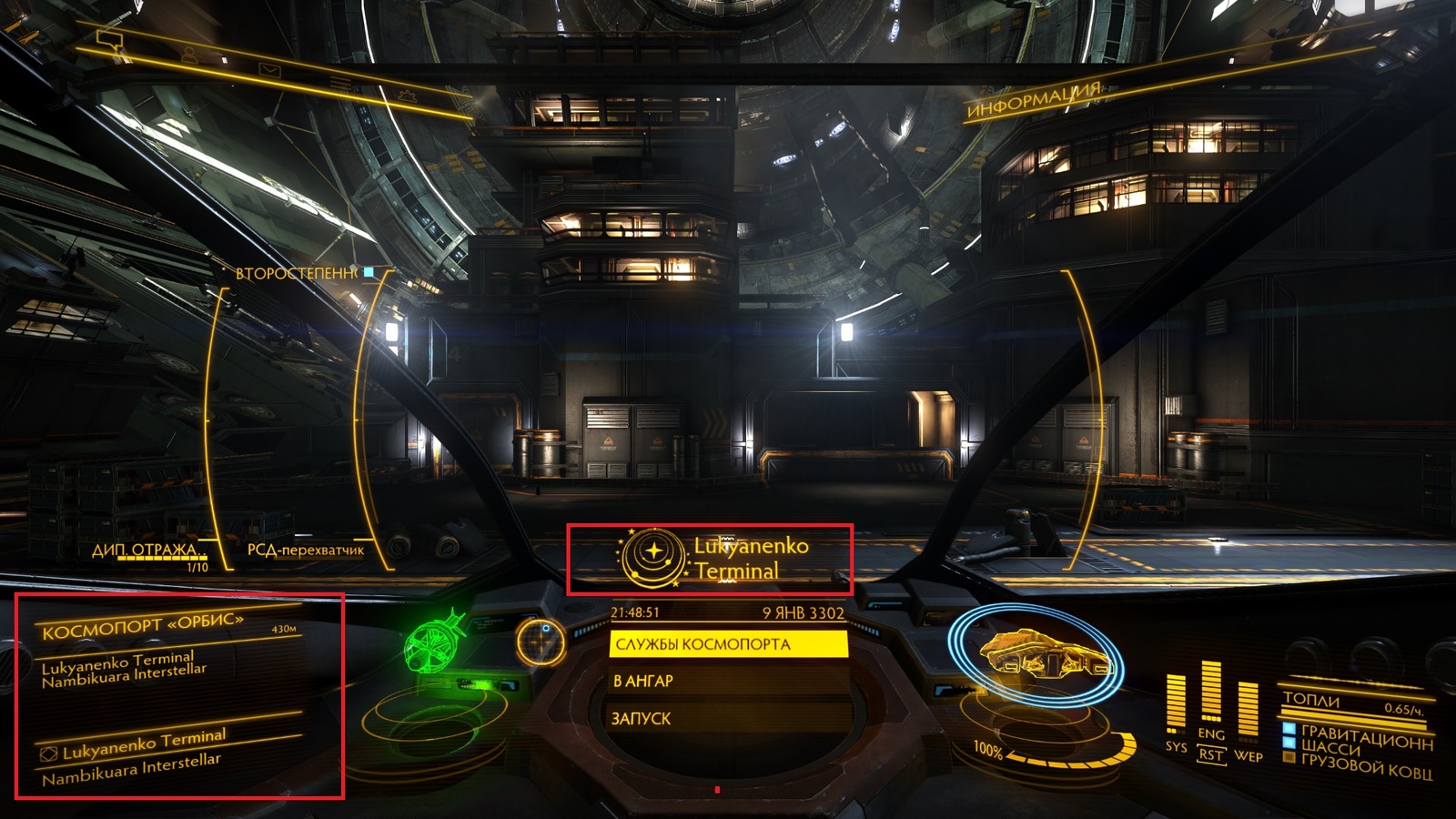Open the chat speech-bubble tab
Image resolution: width=1456 pixels, height=819 pixels.
pyautogui.click(x=110, y=41)
